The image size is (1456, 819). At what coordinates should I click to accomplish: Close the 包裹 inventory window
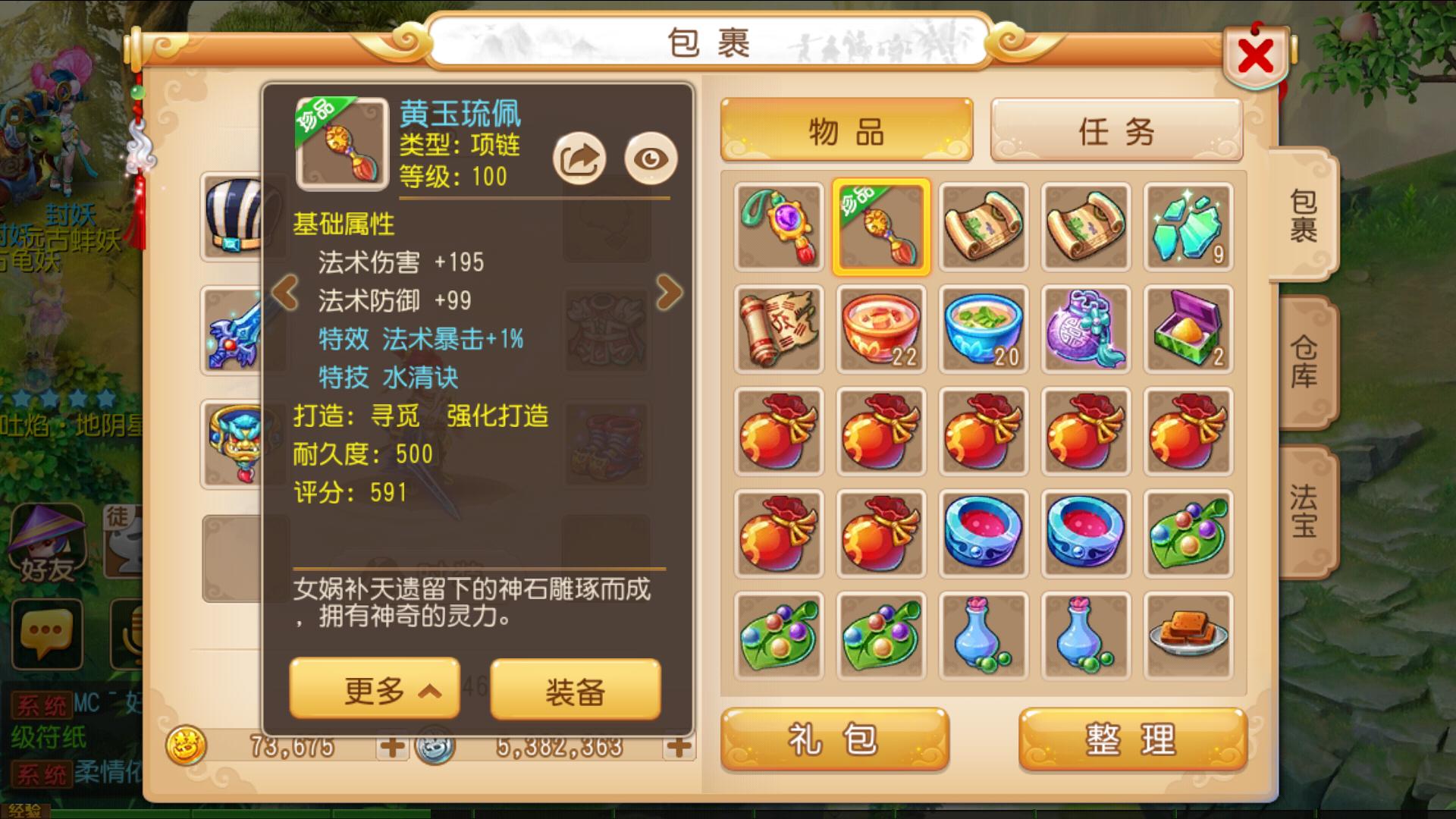(1256, 57)
